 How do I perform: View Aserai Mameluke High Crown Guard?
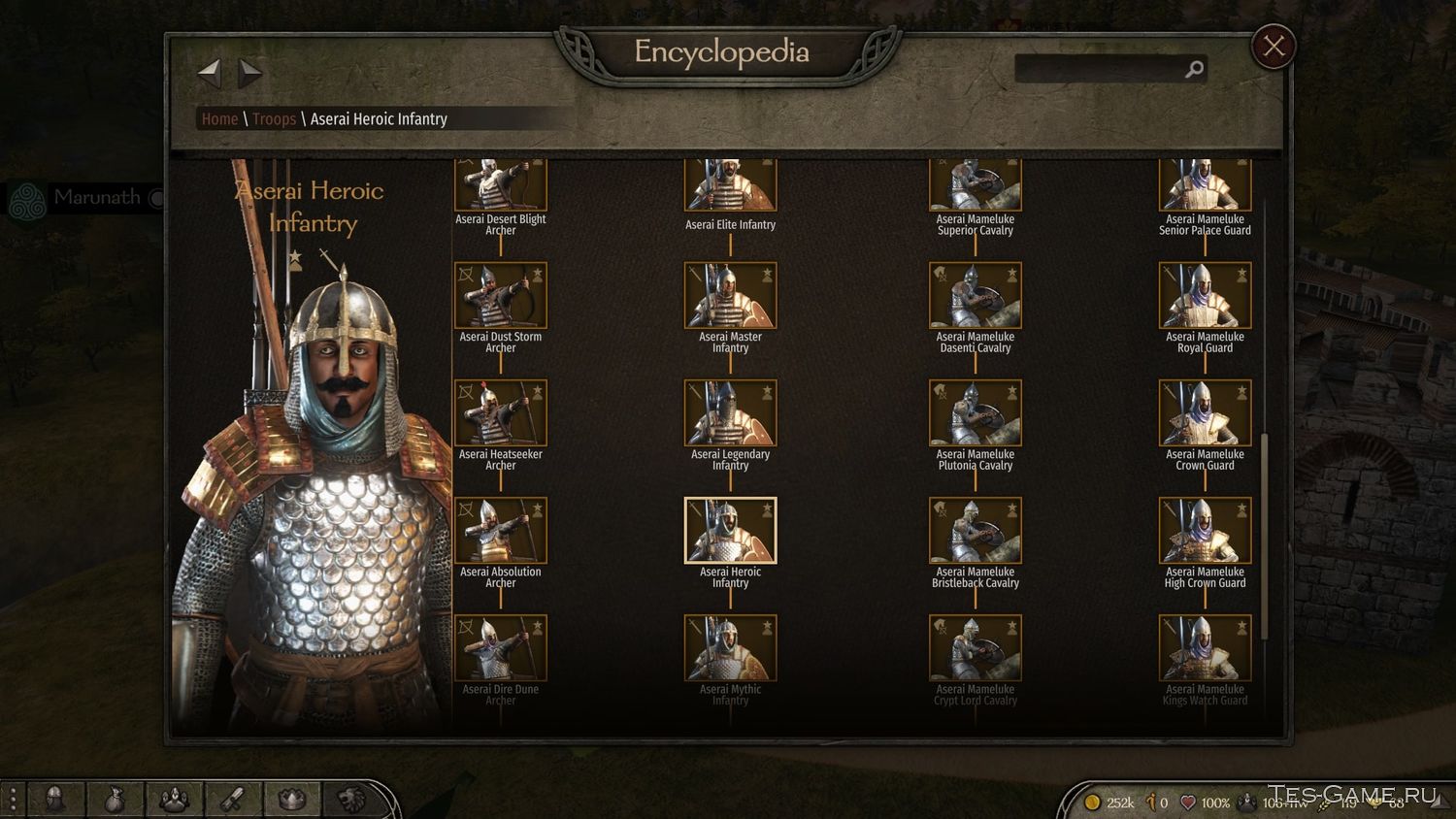pos(1205,531)
